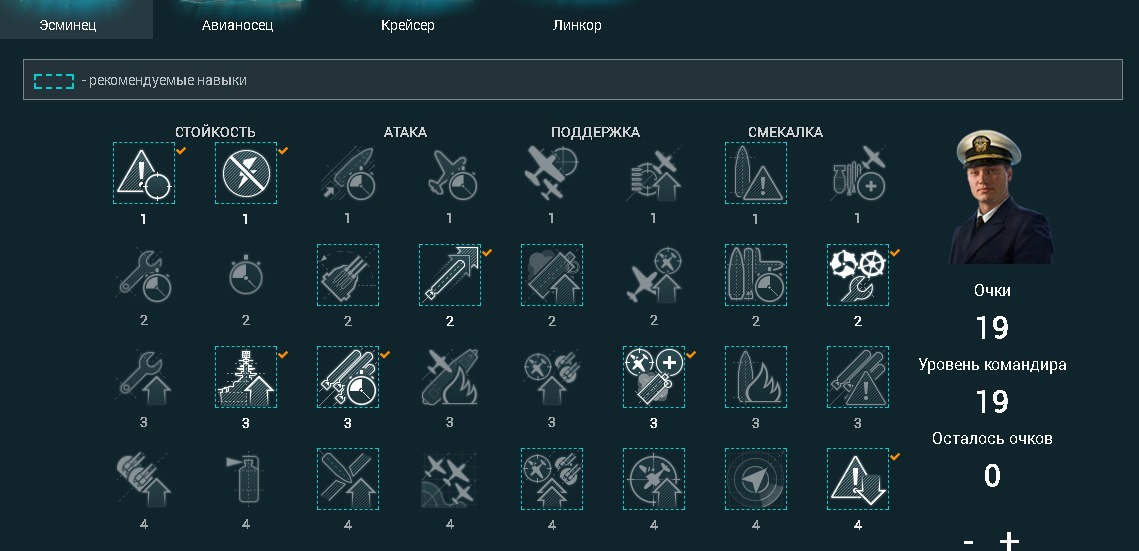Image resolution: width=1139 pixels, height=551 pixels.
Task: Choose the Линкор ship tab
Action: point(577,25)
